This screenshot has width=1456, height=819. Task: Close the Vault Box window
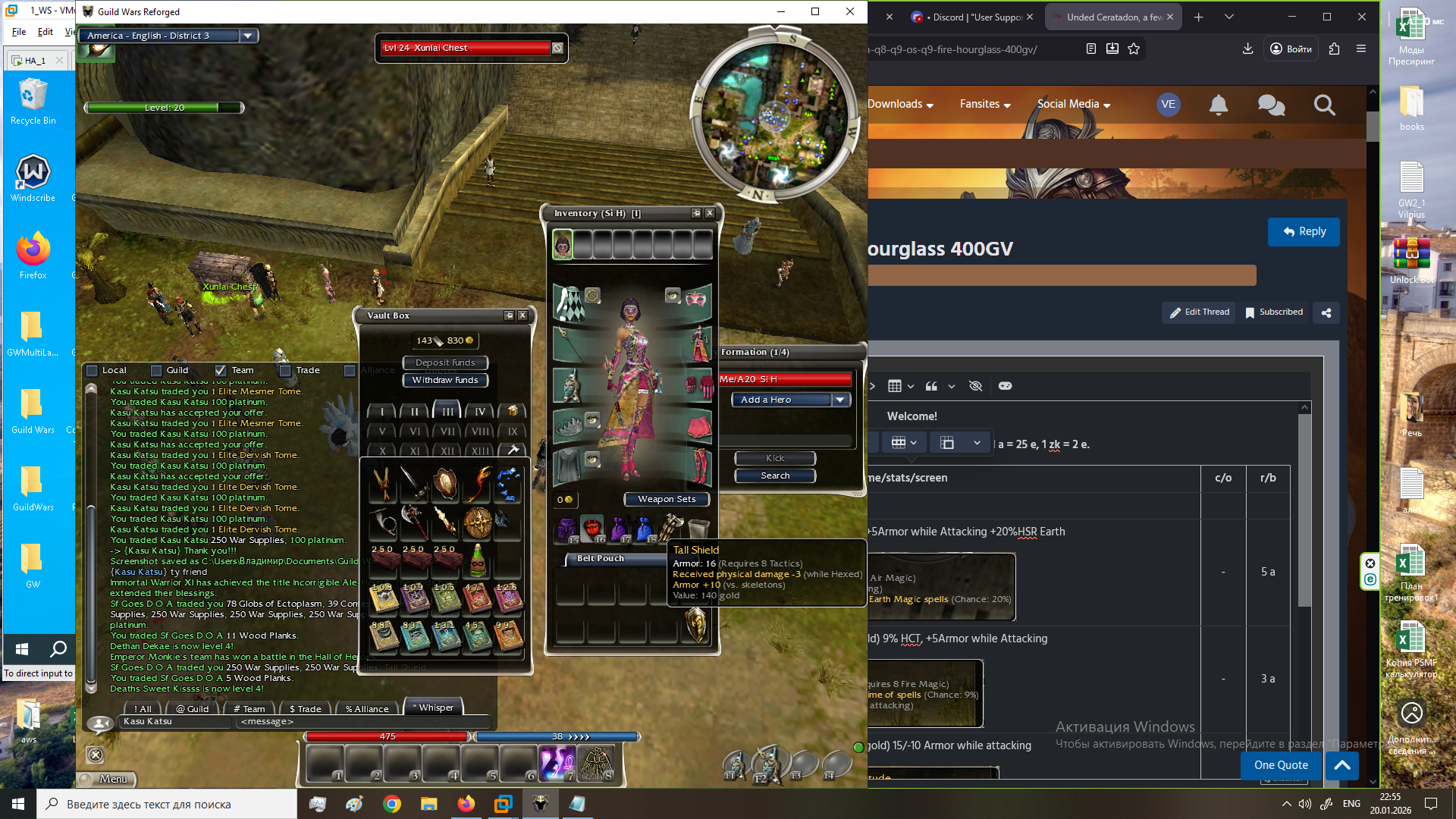[x=522, y=315]
